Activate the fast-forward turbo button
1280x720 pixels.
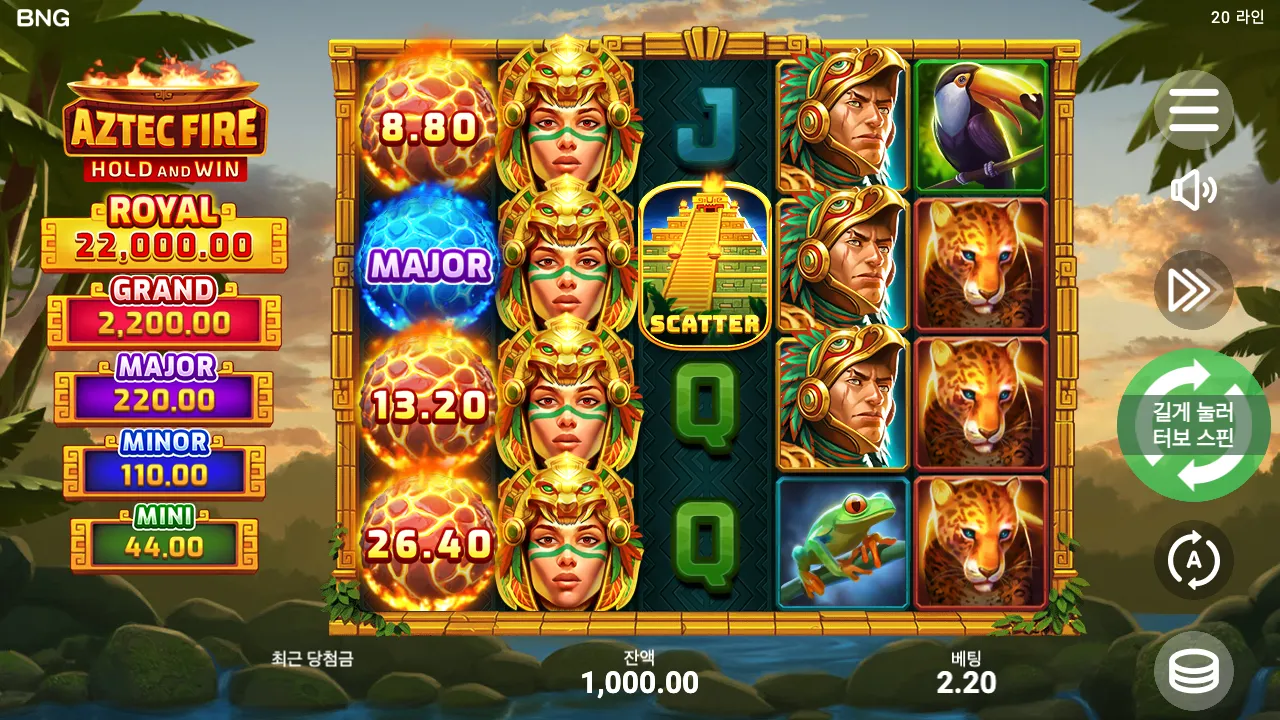pyautogui.click(x=1193, y=290)
